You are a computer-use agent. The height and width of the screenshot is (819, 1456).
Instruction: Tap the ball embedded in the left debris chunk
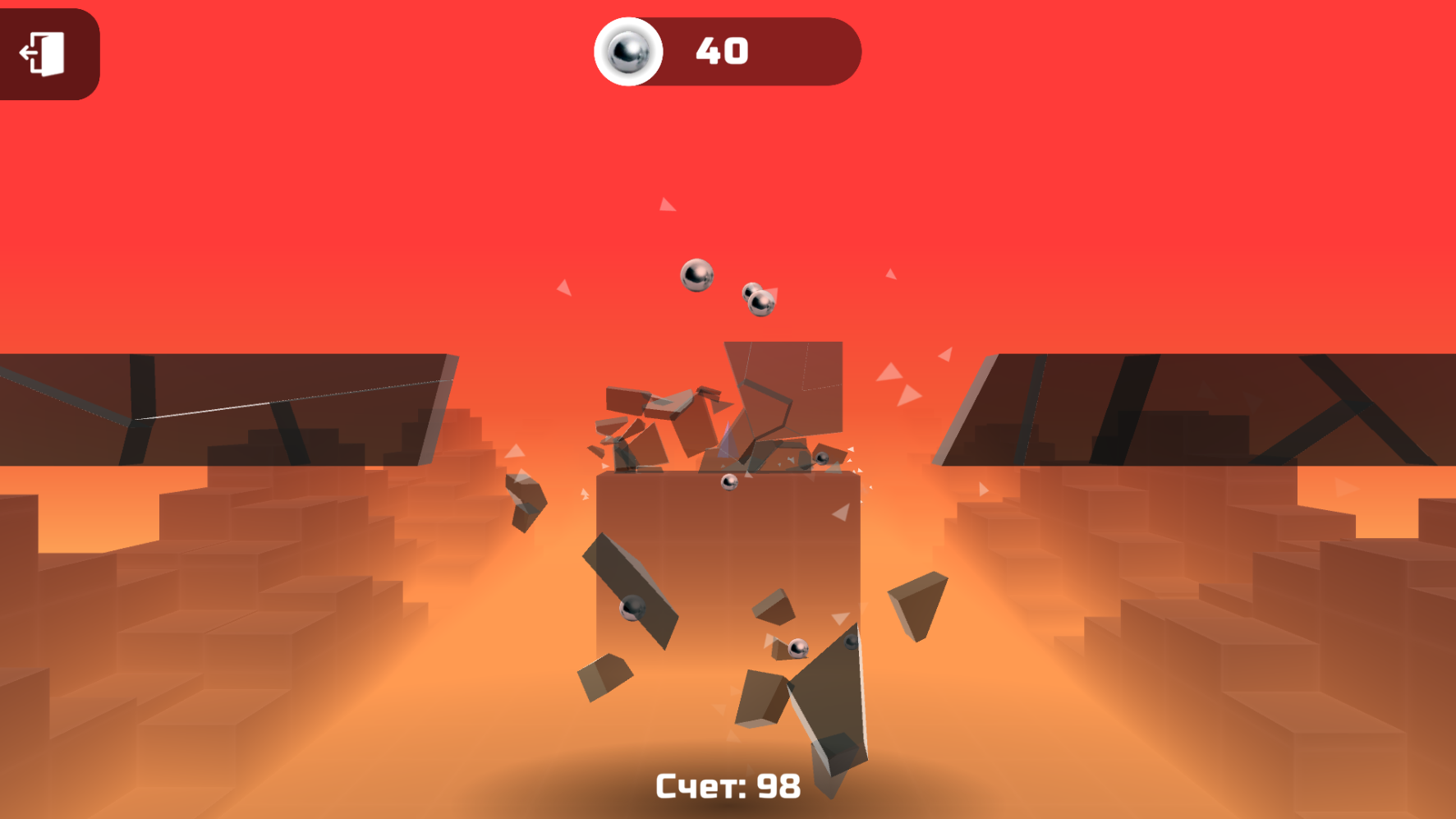(x=634, y=607)
